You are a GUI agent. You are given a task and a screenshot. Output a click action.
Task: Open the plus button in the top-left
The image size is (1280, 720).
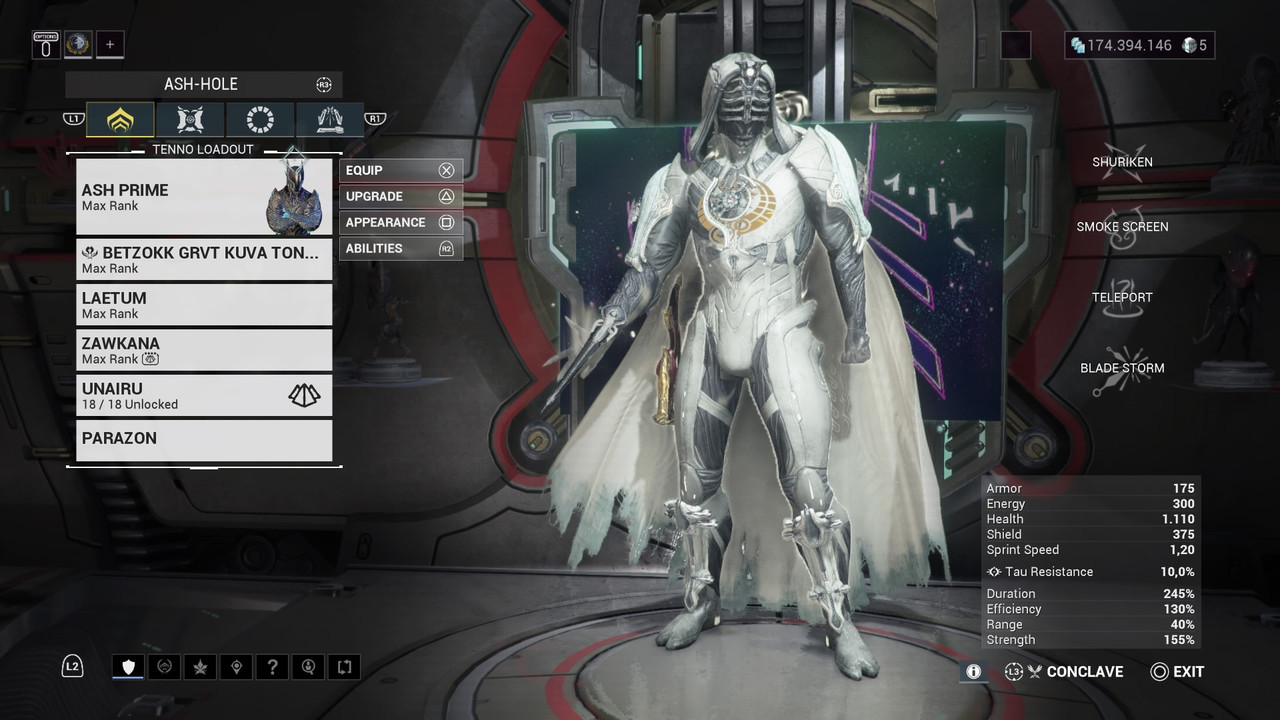click(110, 45)
